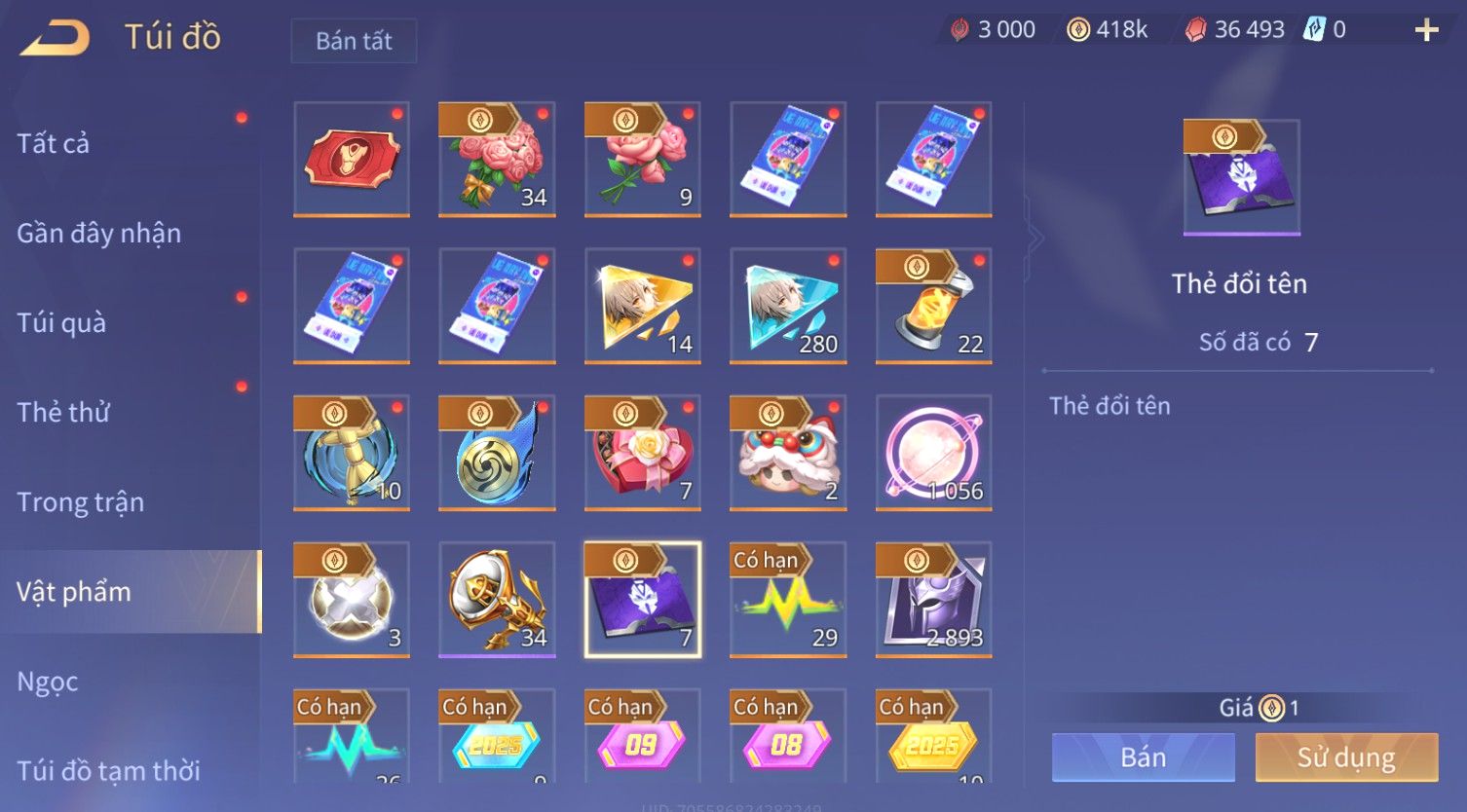This screenshot has width=1467, height=812.
Task: Sell the item with the Bán button
Action: pos(1143,757)
